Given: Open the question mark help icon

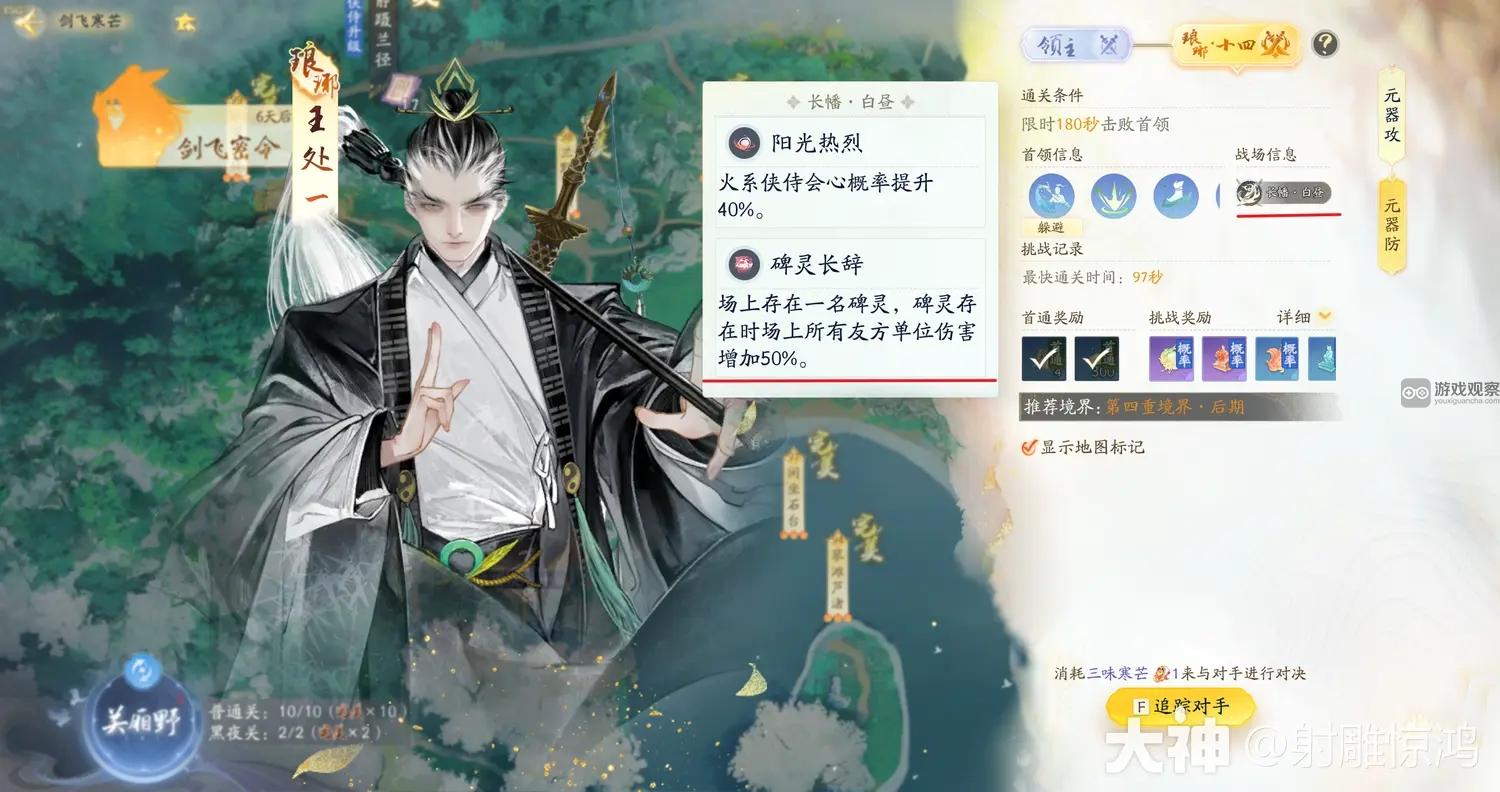Looking at the screenshot, I should pyautogui.click(x=1322, y=44).
